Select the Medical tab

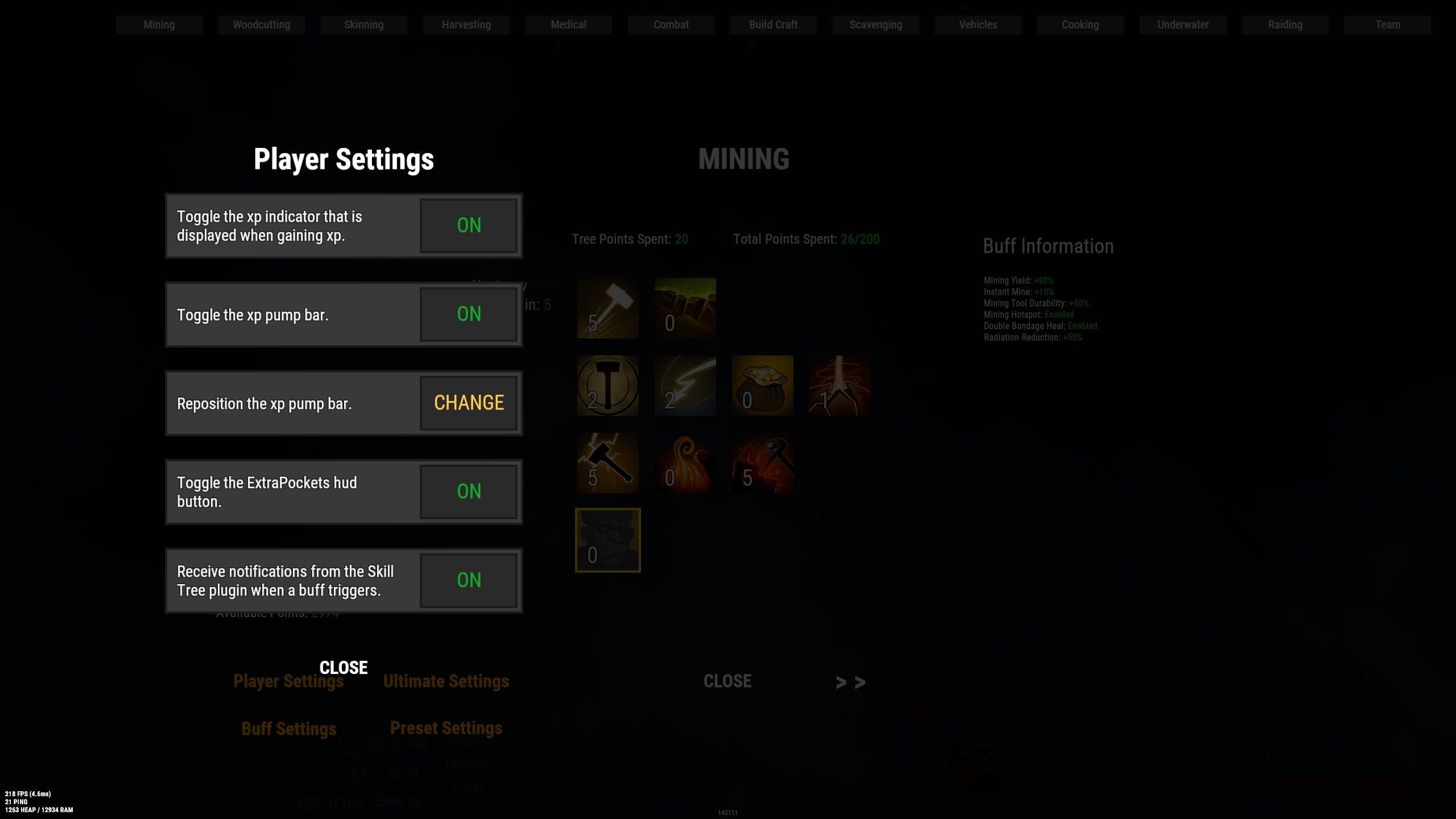click(x=568, y=25)
